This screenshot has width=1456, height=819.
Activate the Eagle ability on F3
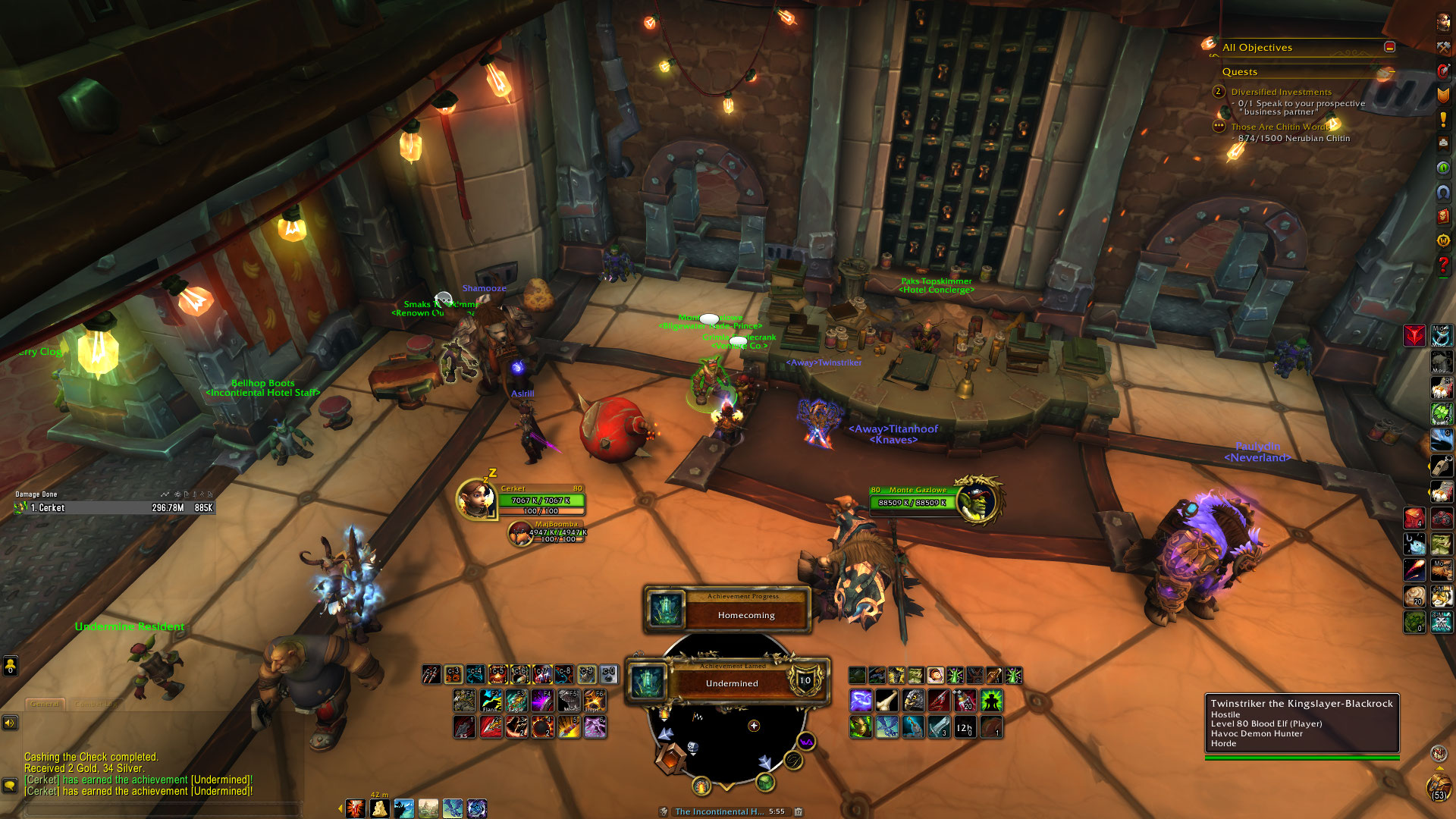[x=516, y=700]
